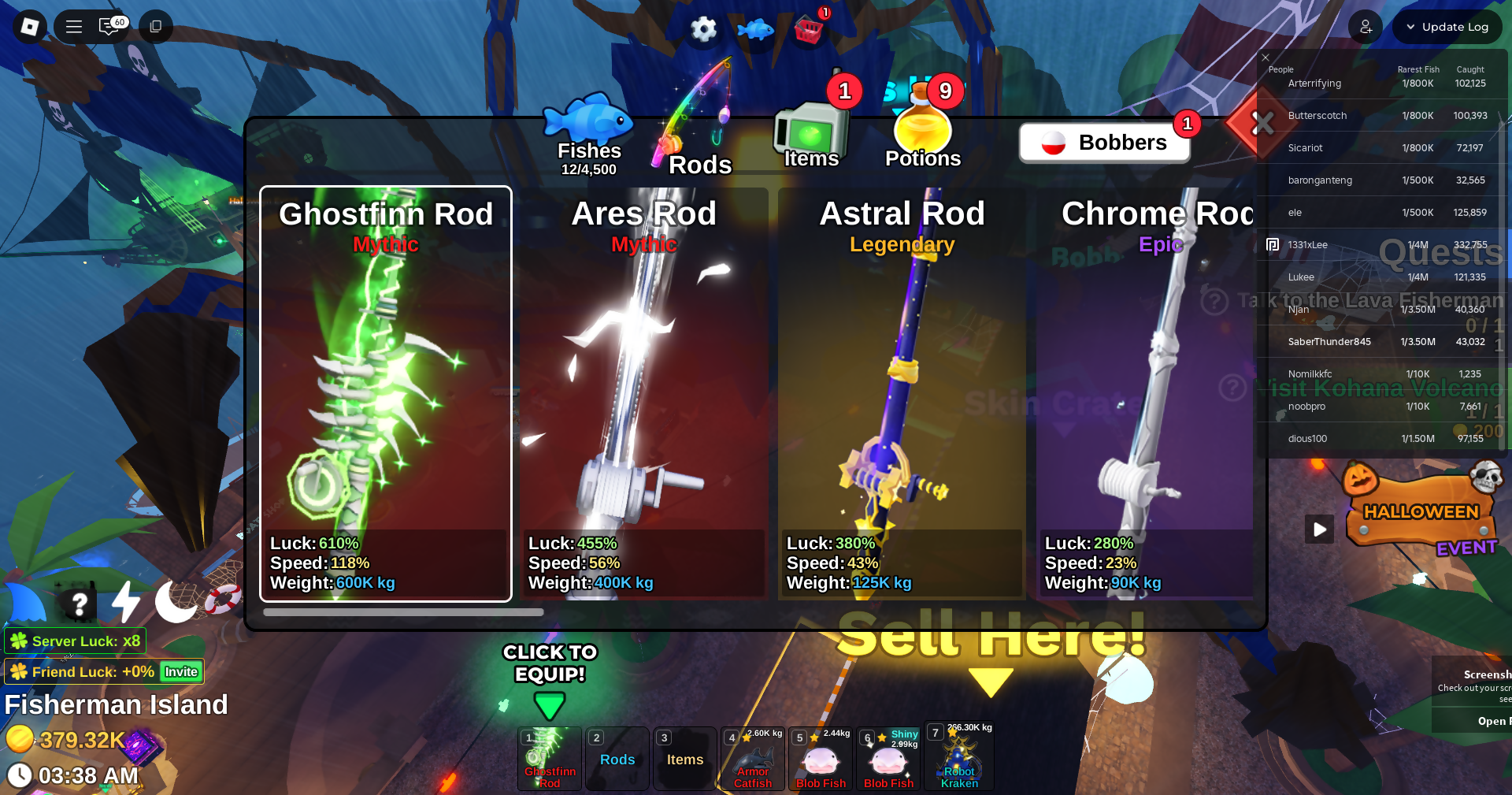Open the Halloween Event banner
This screenshot has width=1512, height=795.
1421,512
